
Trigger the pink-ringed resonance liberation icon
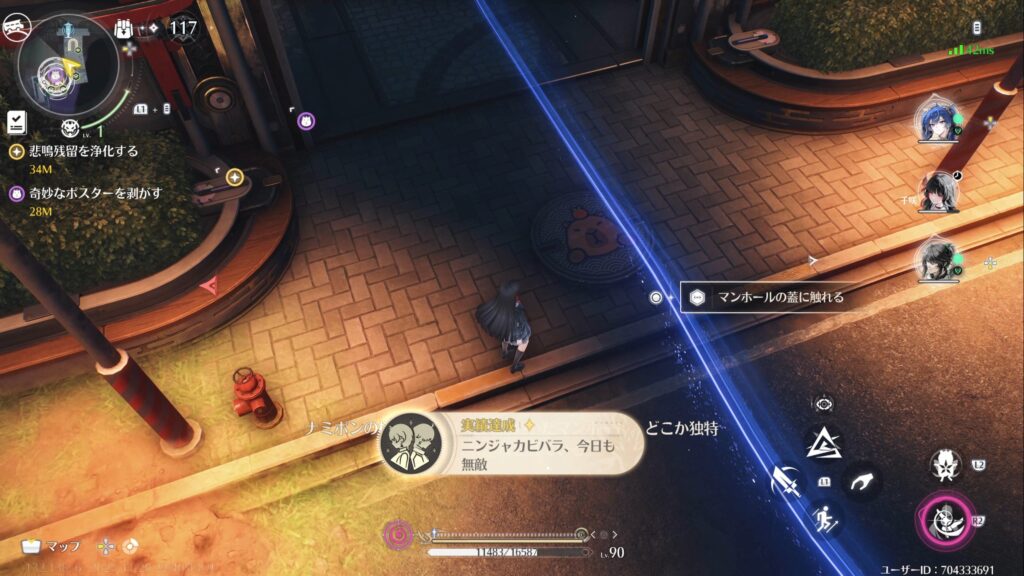point(943,518)
